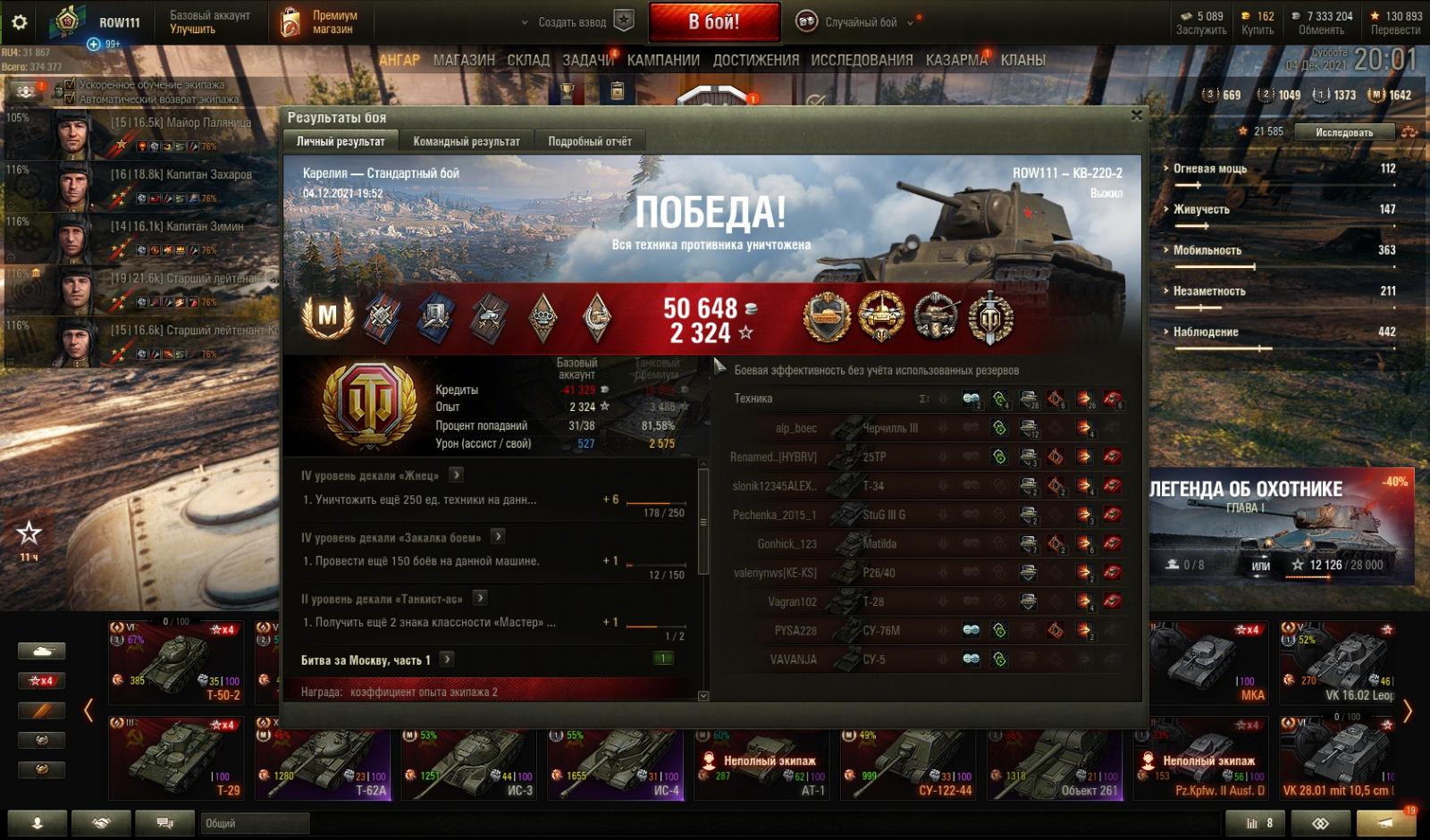
Task: Show the Достижения page
Action: (755, 60)
